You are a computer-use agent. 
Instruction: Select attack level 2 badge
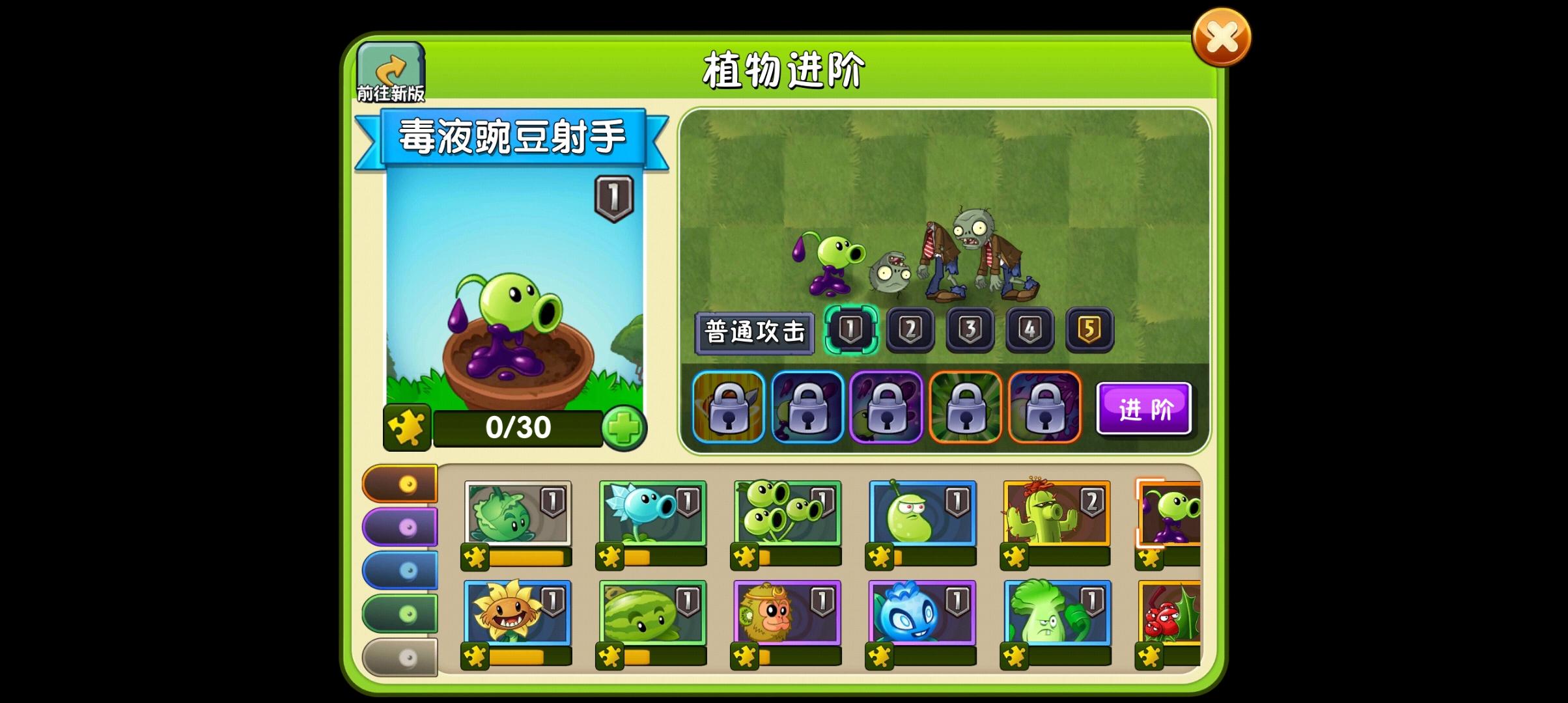(x=911, y=329)
